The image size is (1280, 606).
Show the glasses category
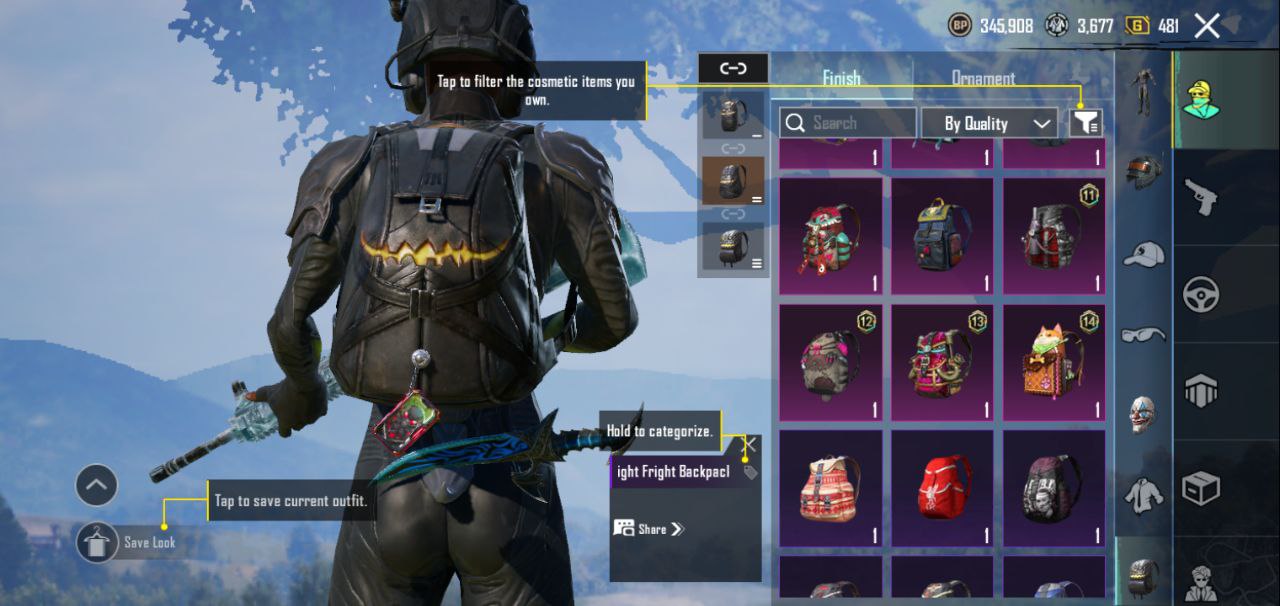pyautogui.click(x=1143, y=334)
